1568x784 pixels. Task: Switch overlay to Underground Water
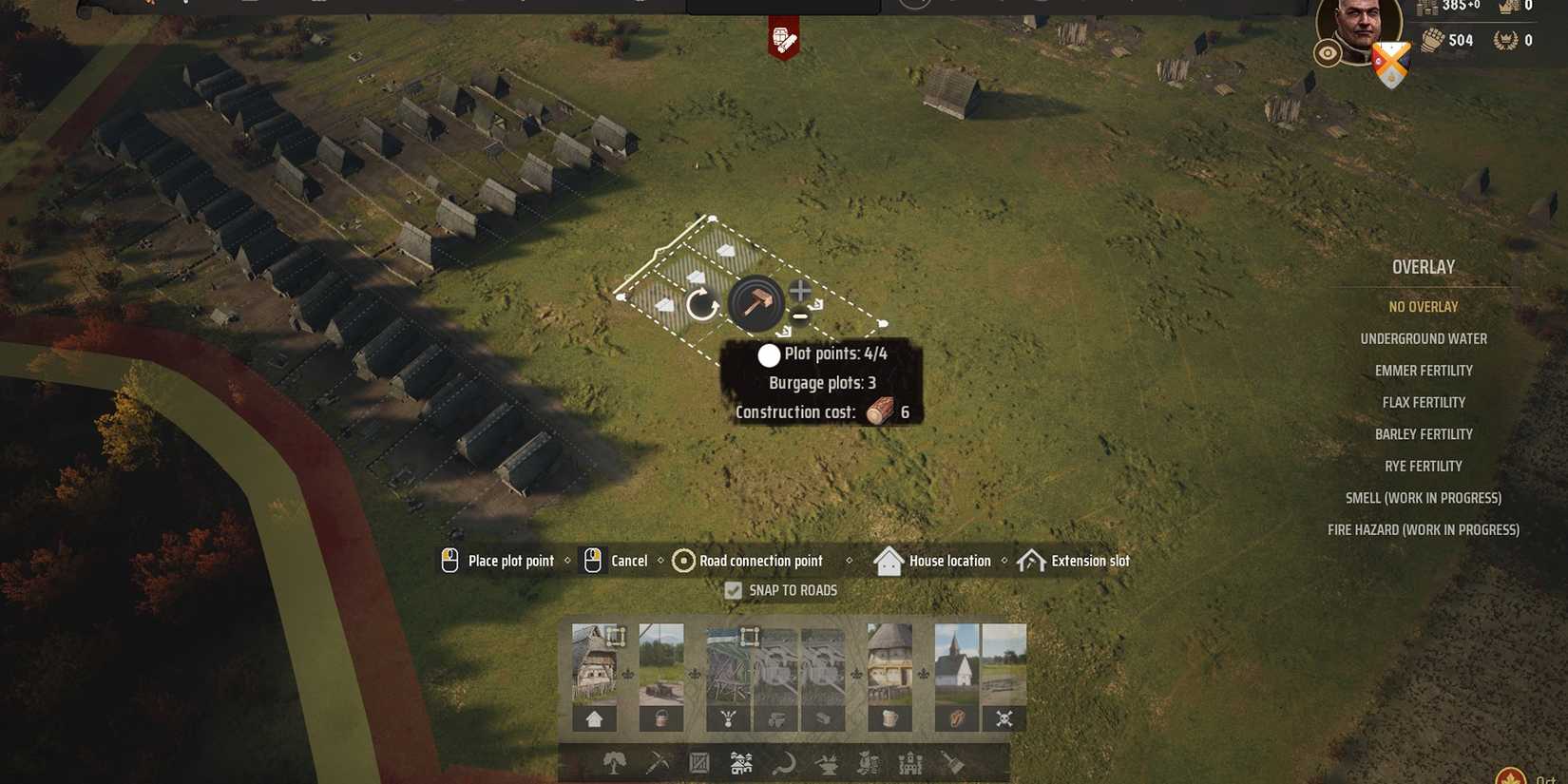pyautogui.click(x=1424, y=338)
